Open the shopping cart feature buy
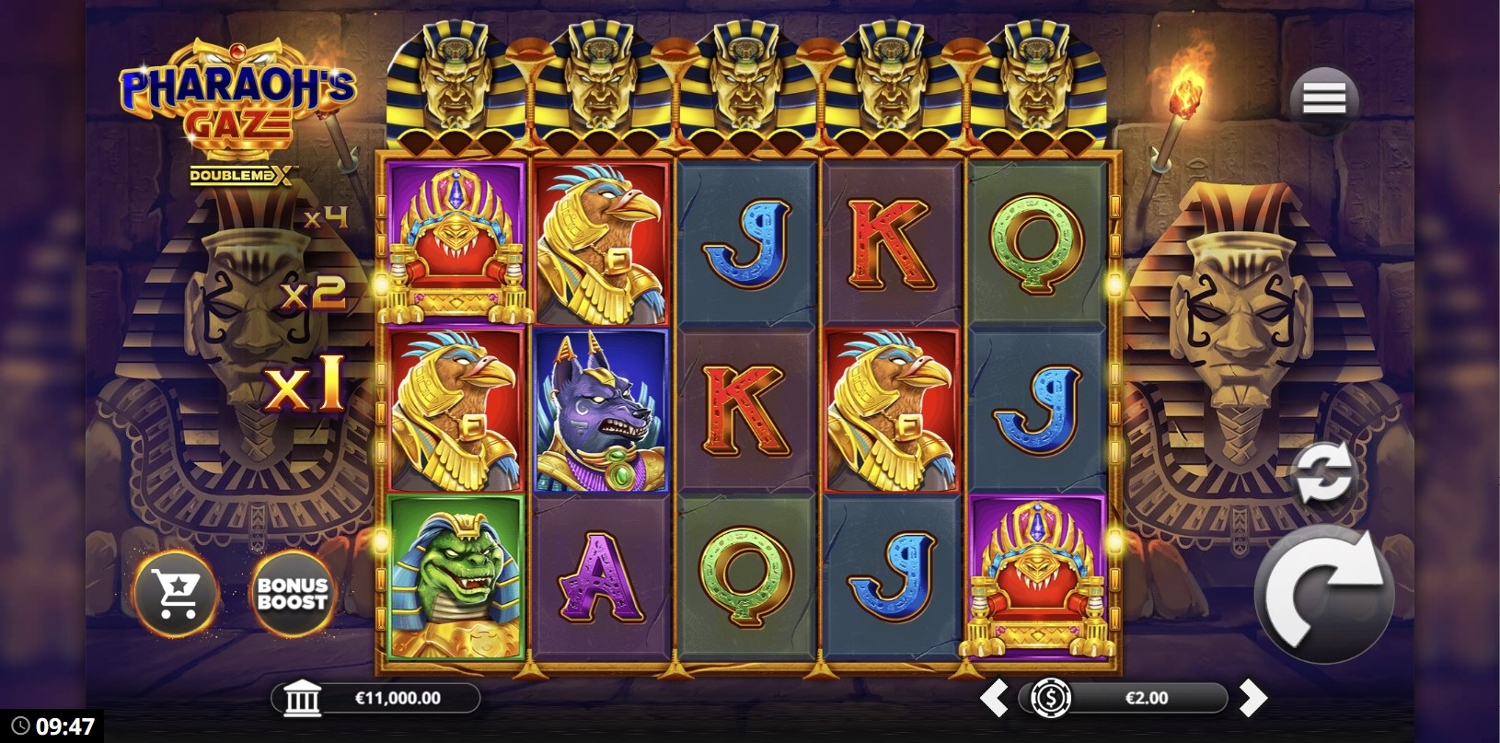Image resolution: width=1500 pixels, height=743 pixels. tap(176, 593)
